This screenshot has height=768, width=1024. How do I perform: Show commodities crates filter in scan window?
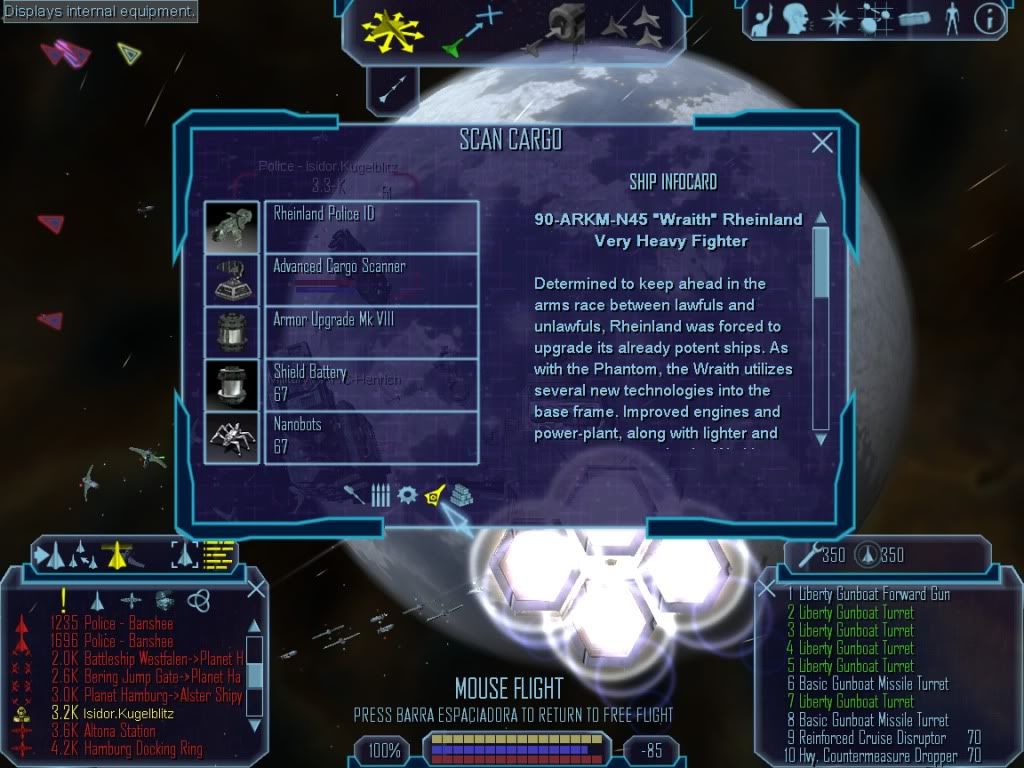click(461, 495)
